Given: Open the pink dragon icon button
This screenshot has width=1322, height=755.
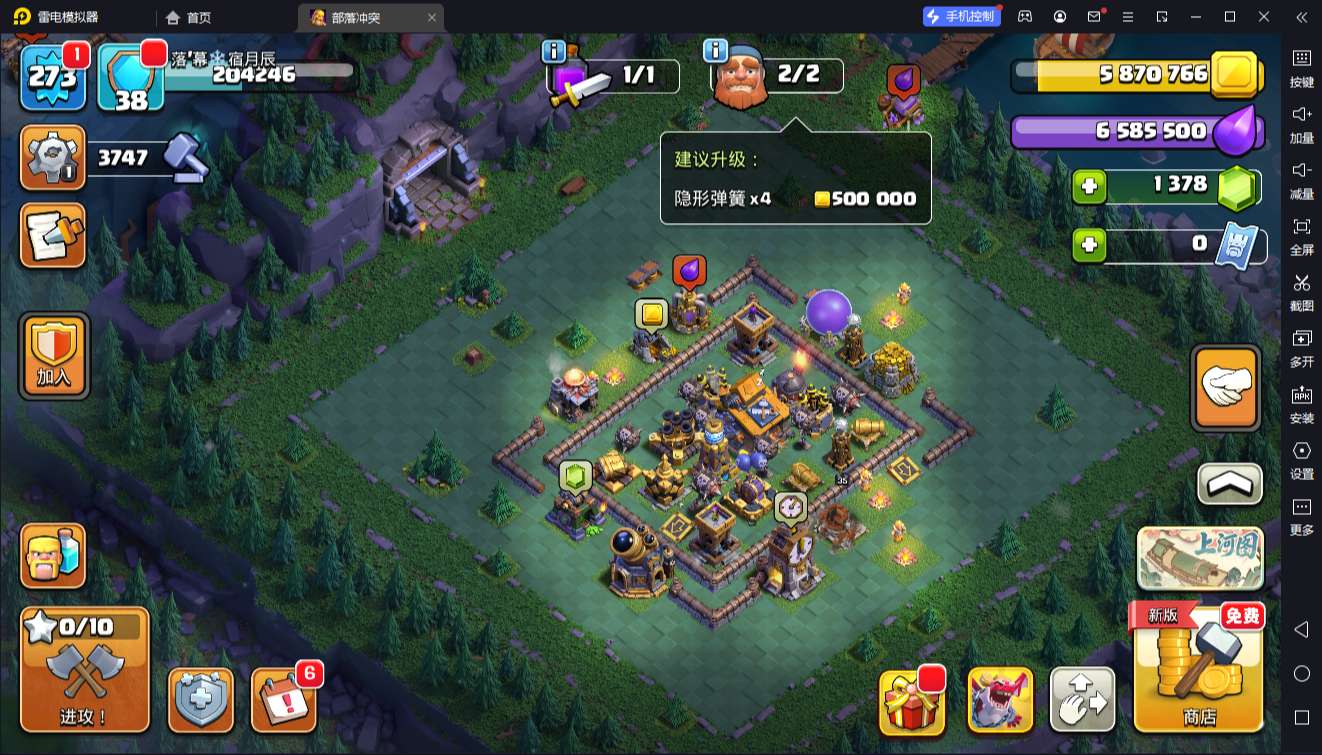Looking at the screenshot, I should [x=1000, y=700].
